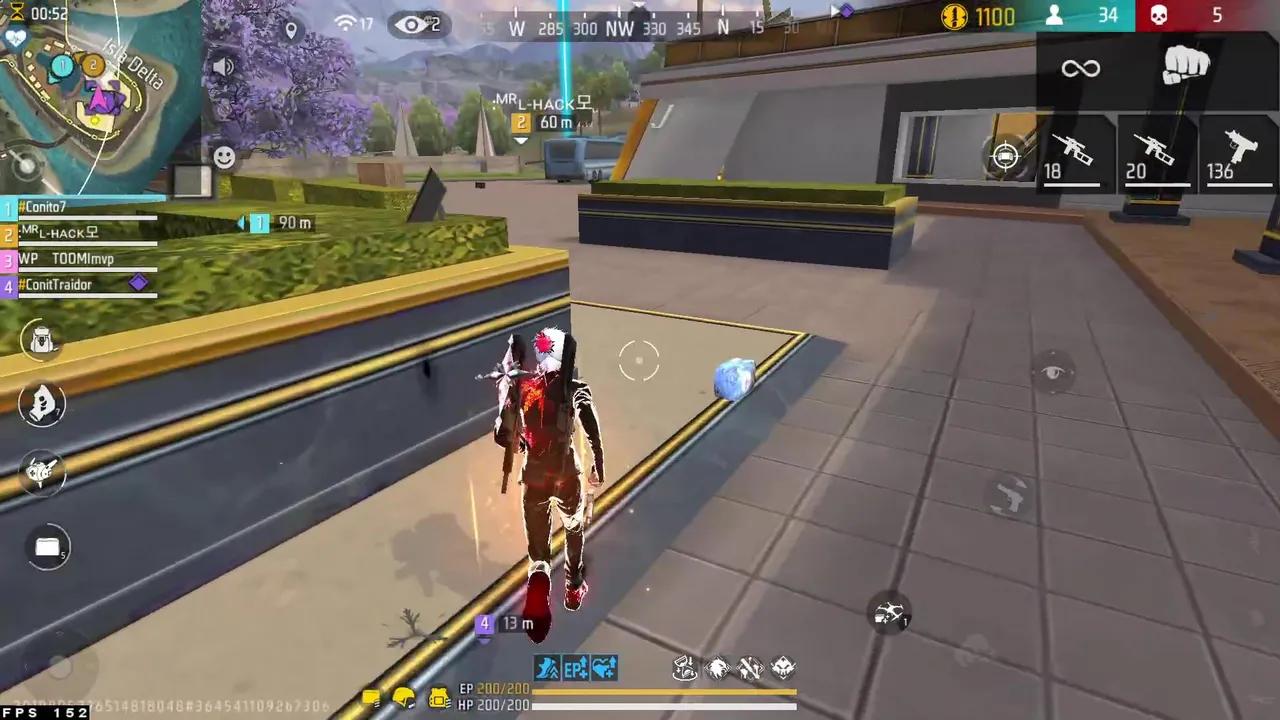
Task: Select the L-HACK marker showing 60 m
Action: [540, 110]
